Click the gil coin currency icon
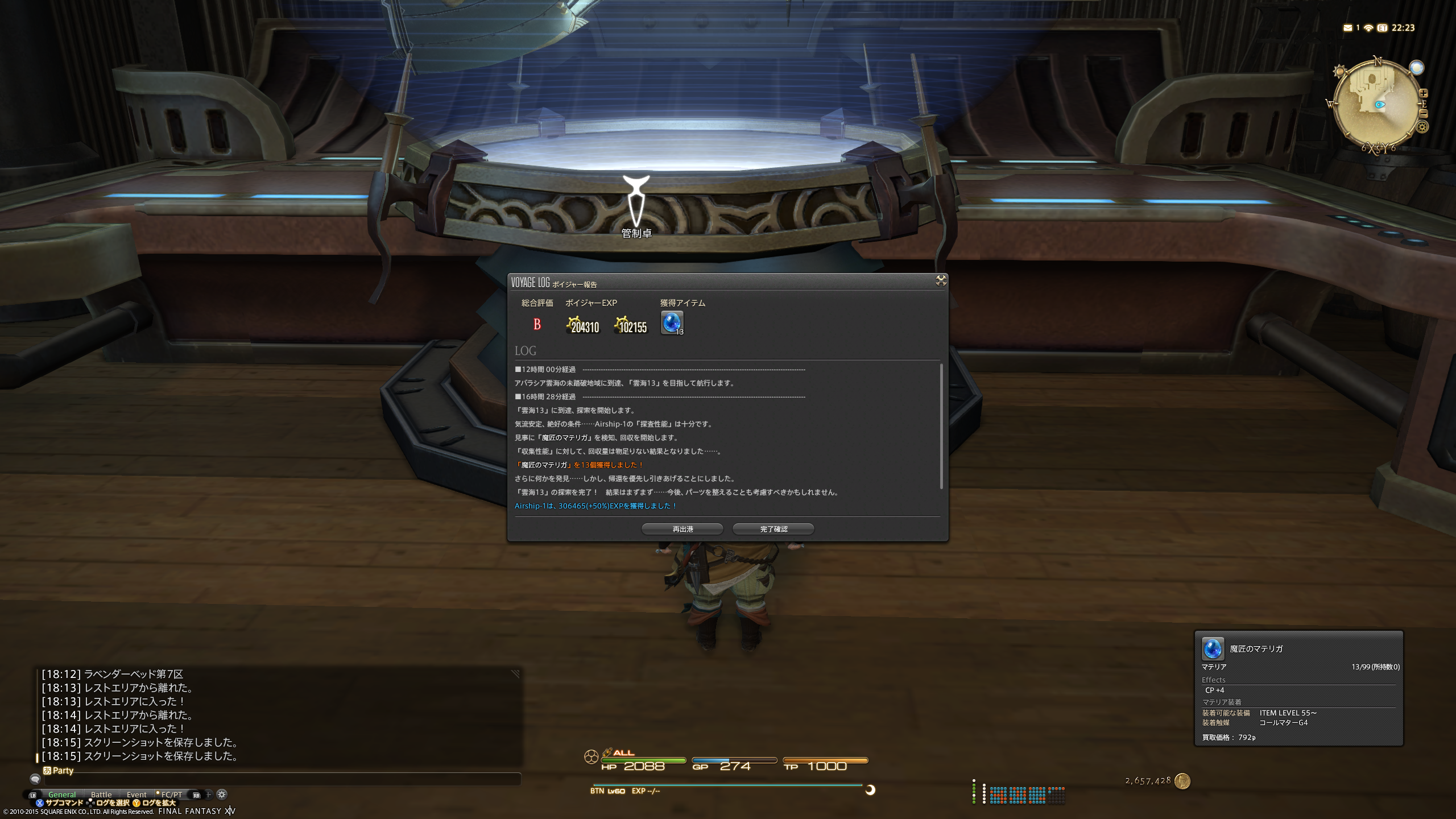Viewport: 1456px width, 819px height. (1182, 781)
